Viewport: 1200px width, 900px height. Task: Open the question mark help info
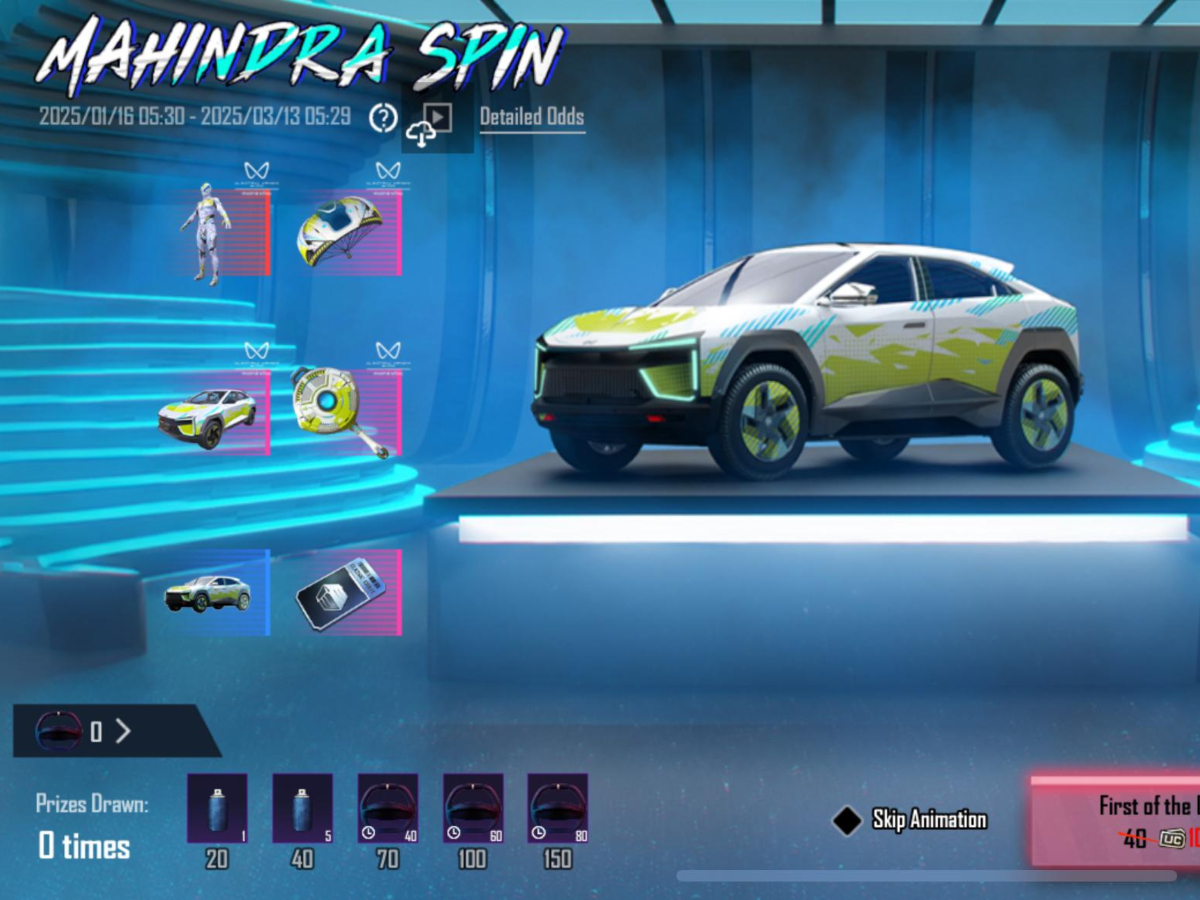tap(383, 118)
